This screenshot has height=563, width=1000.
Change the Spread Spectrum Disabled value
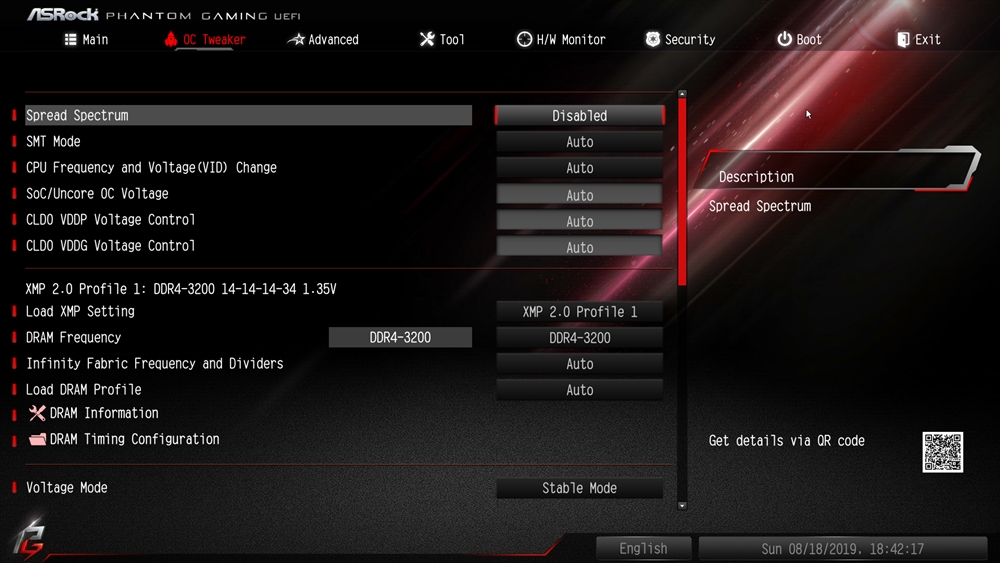click(579, 116)
